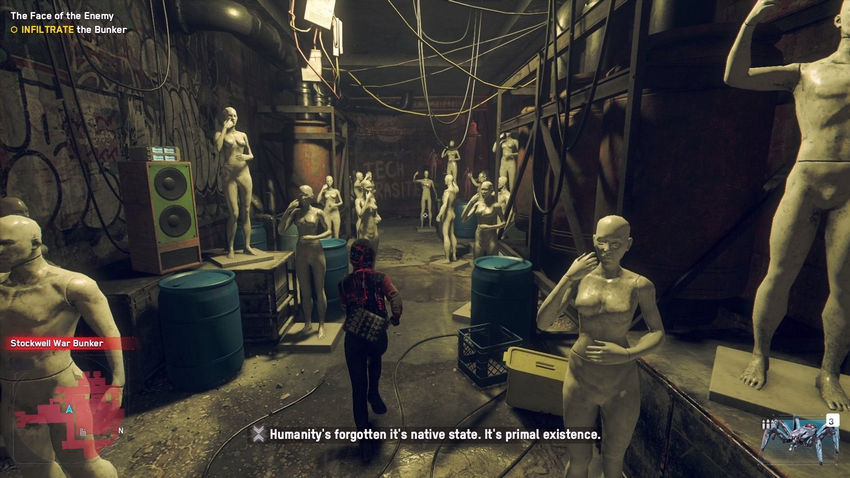Click the Infiltrate the Bunker objective
The image size is (850, 478).
[x=69, y=30]
